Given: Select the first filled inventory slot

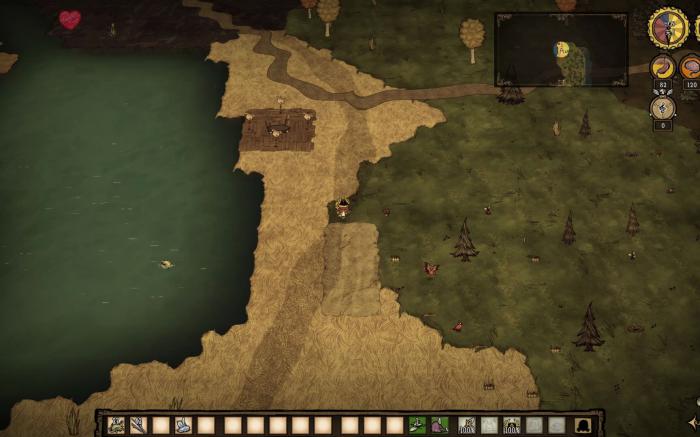Looking at the screenshot, I should 116,425.
